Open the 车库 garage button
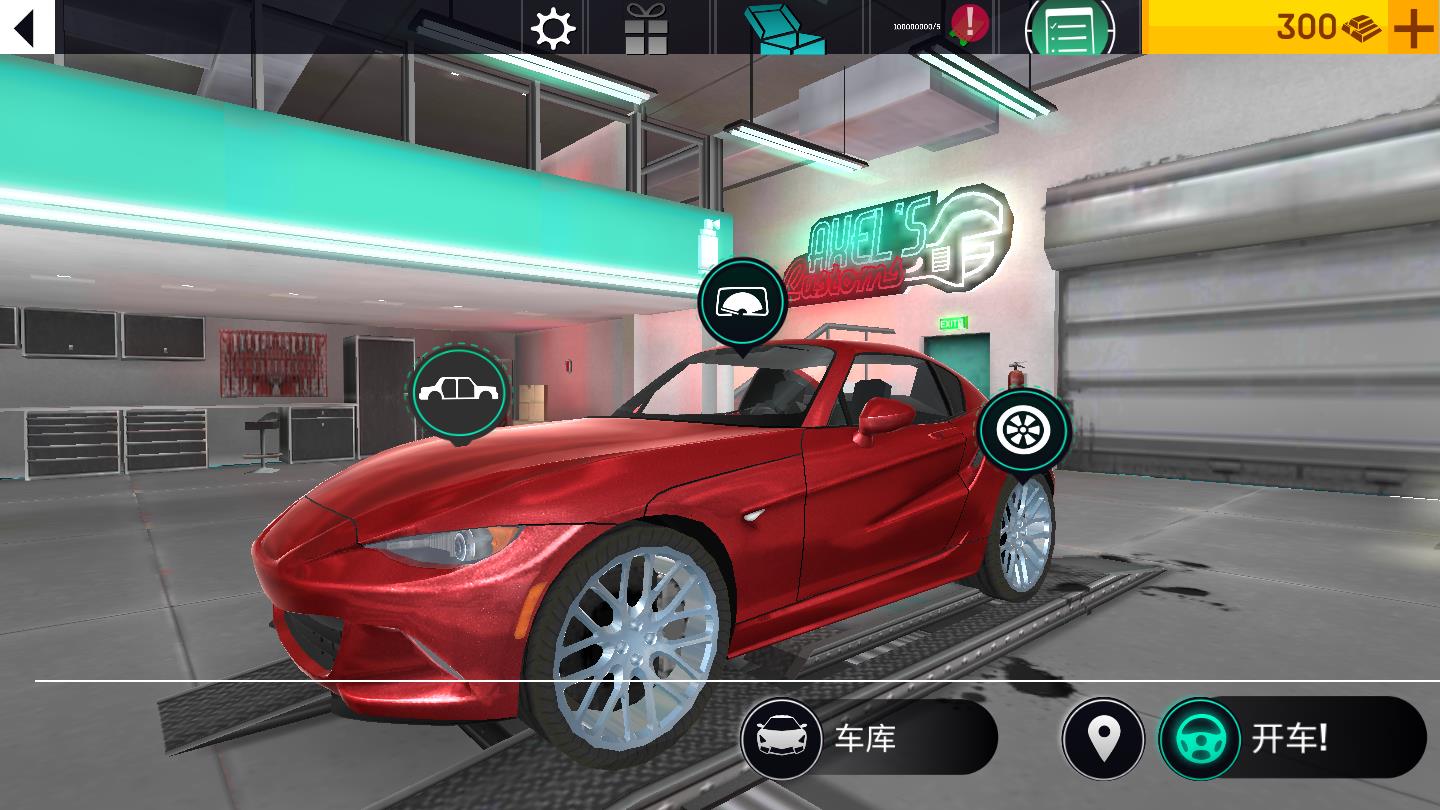Image resolution: width=1440 pixels, height=810 pixels. 868,739
